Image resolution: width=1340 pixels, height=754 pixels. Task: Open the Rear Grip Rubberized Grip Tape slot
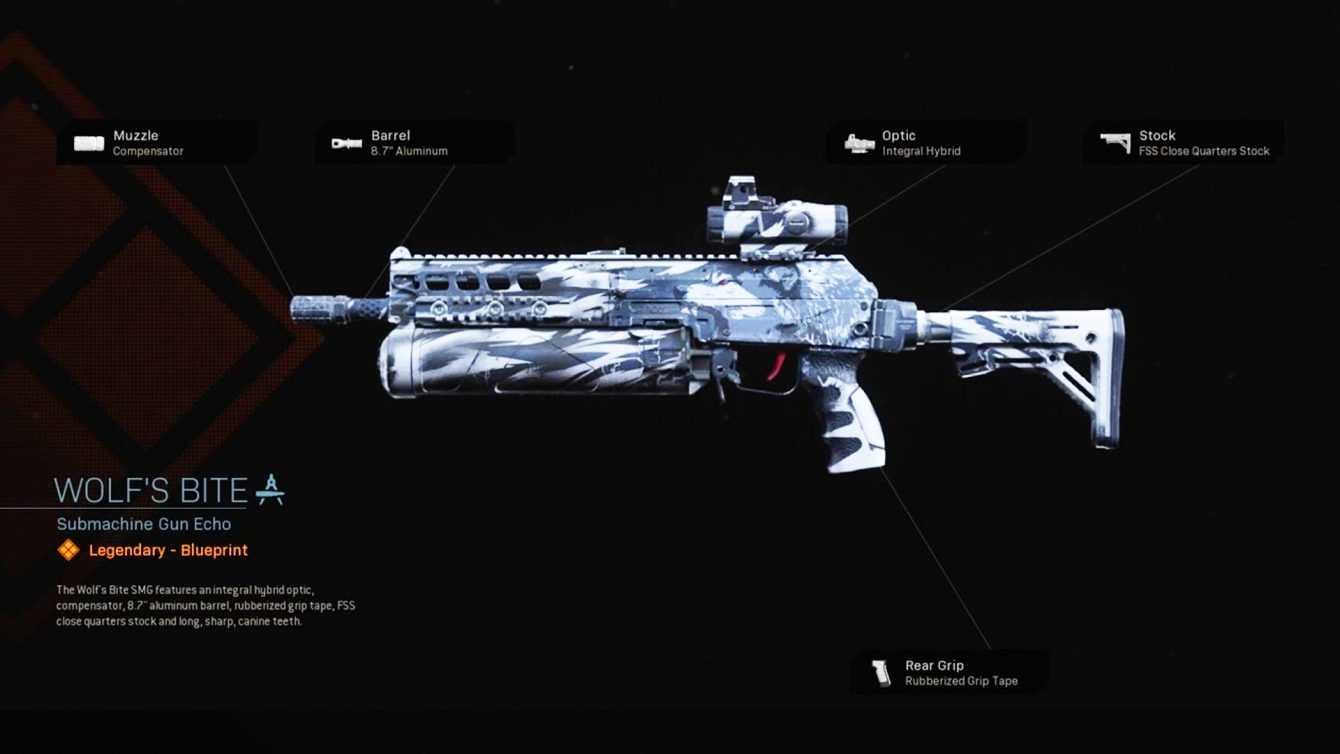tap(950, 672)
